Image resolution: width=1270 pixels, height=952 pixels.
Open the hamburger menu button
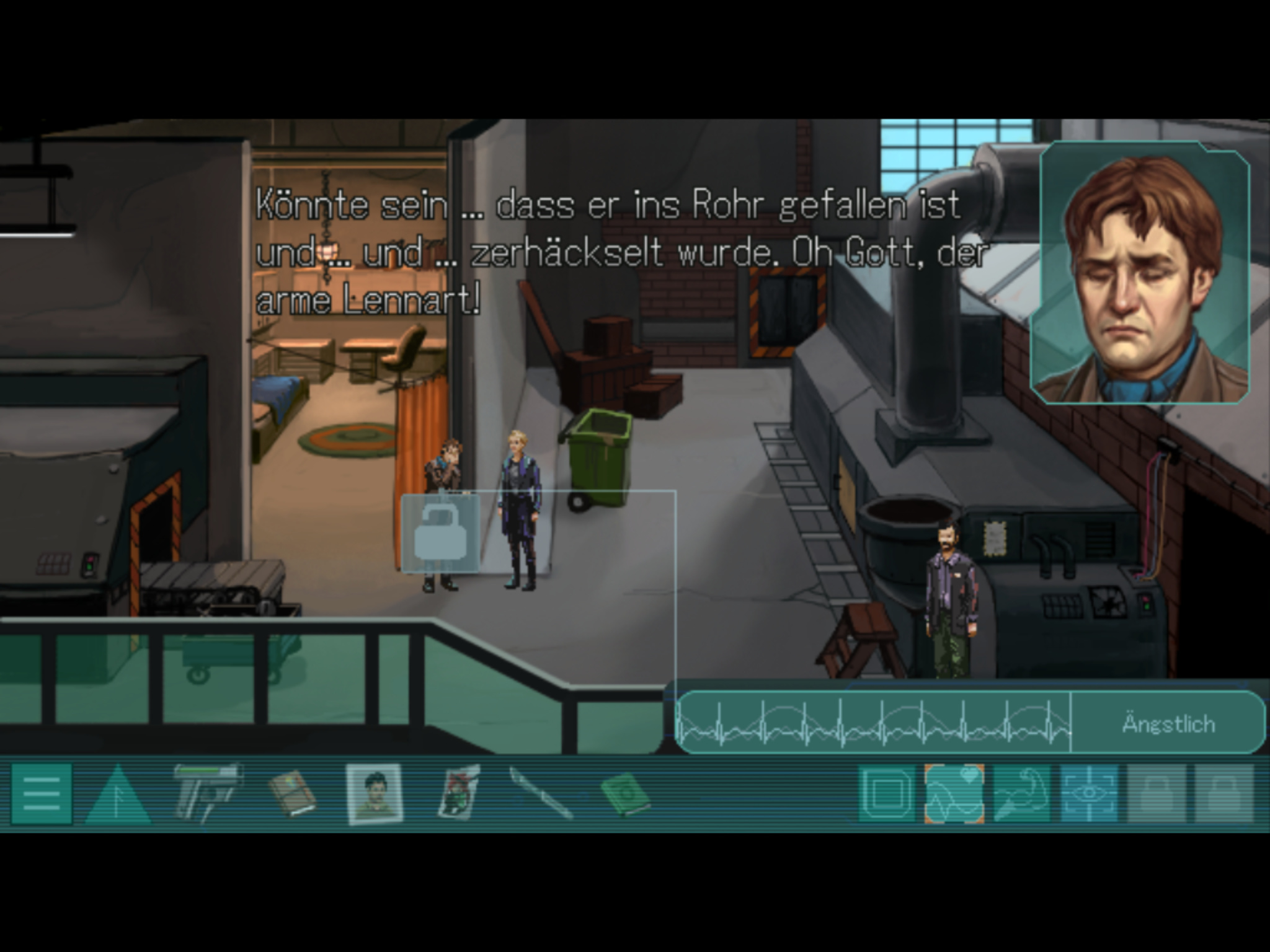pyautogui.click(x=42, y=794)
